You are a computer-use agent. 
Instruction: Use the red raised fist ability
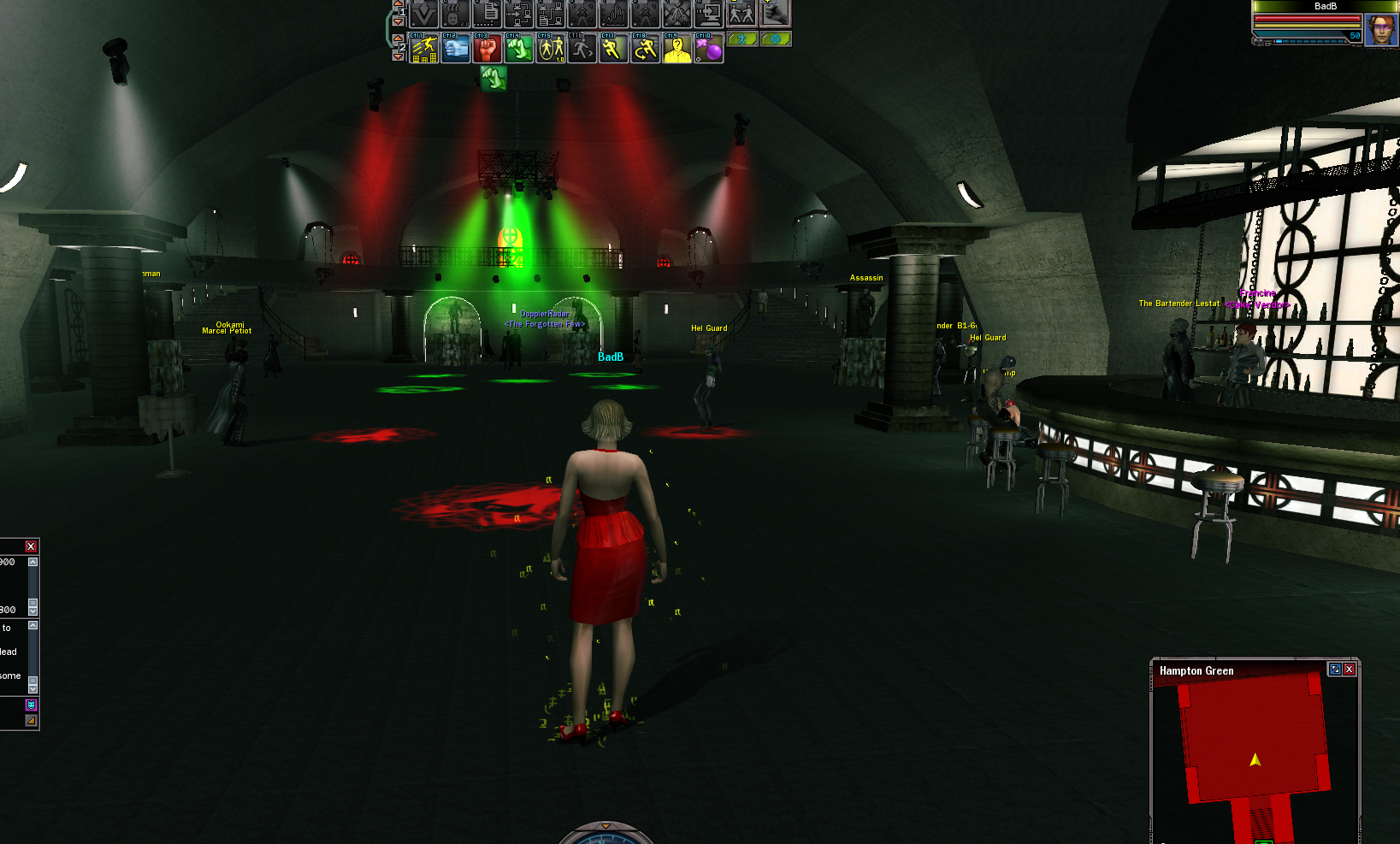tap(487, 49)
